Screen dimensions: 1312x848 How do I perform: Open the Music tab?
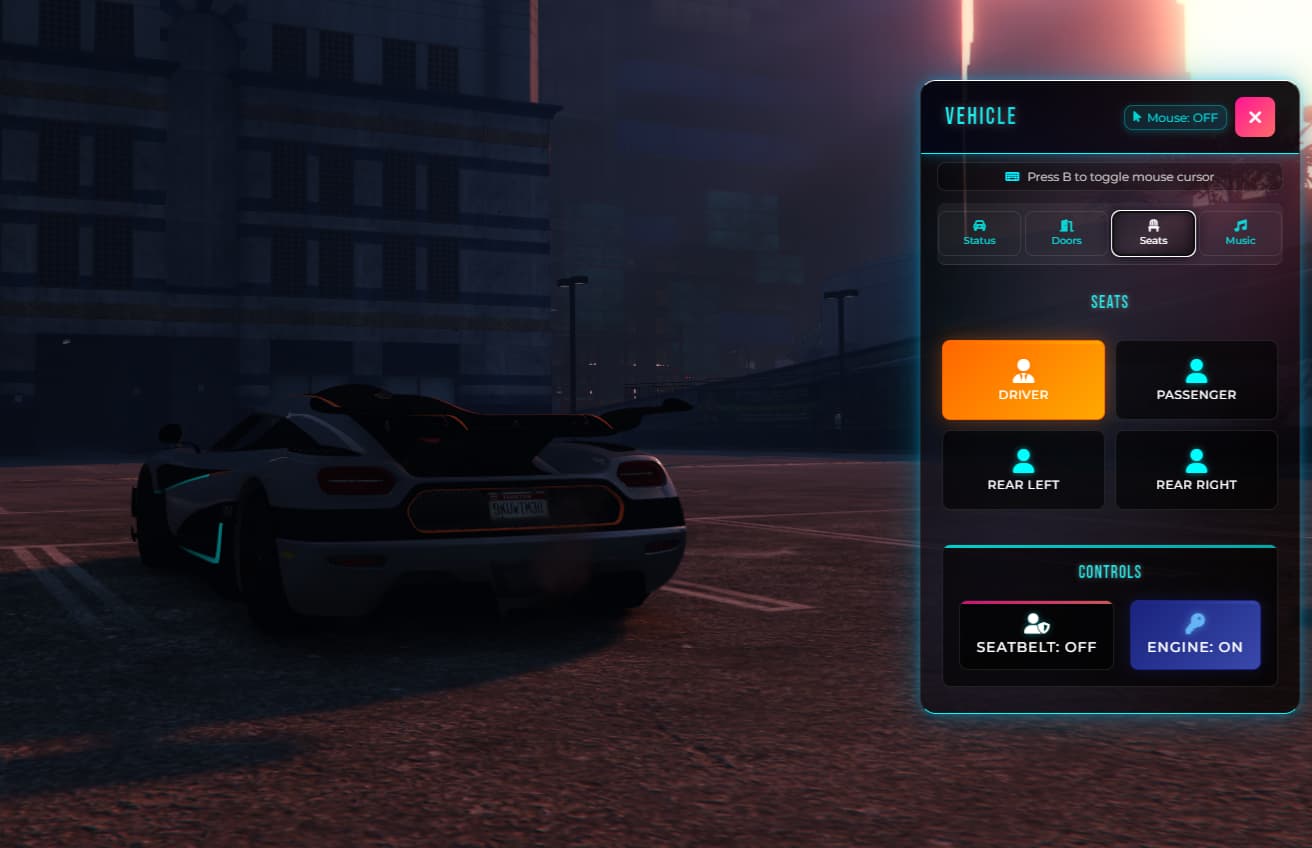click(x=1240, y=233)
